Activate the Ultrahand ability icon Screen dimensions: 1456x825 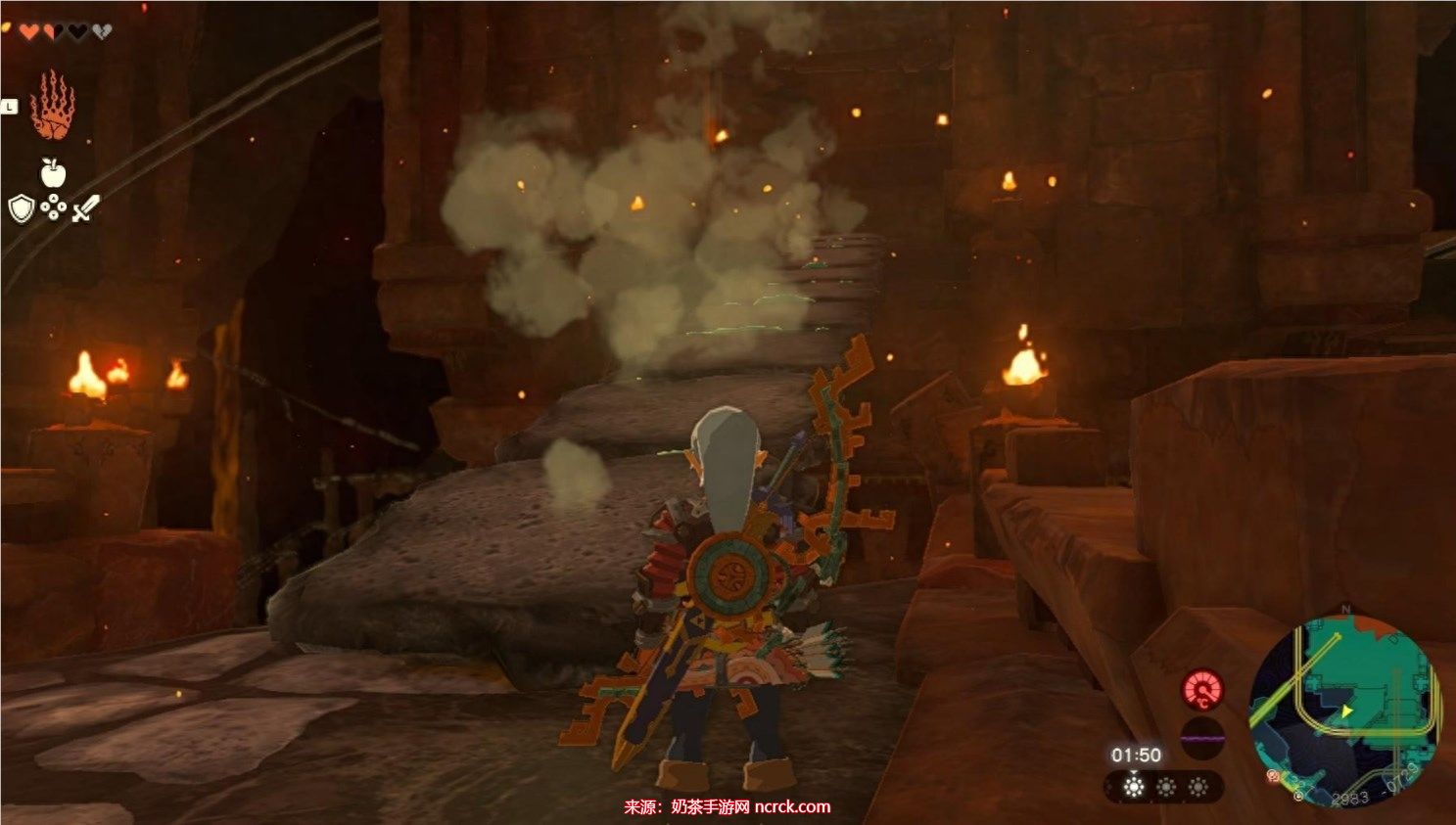[52, 106]
